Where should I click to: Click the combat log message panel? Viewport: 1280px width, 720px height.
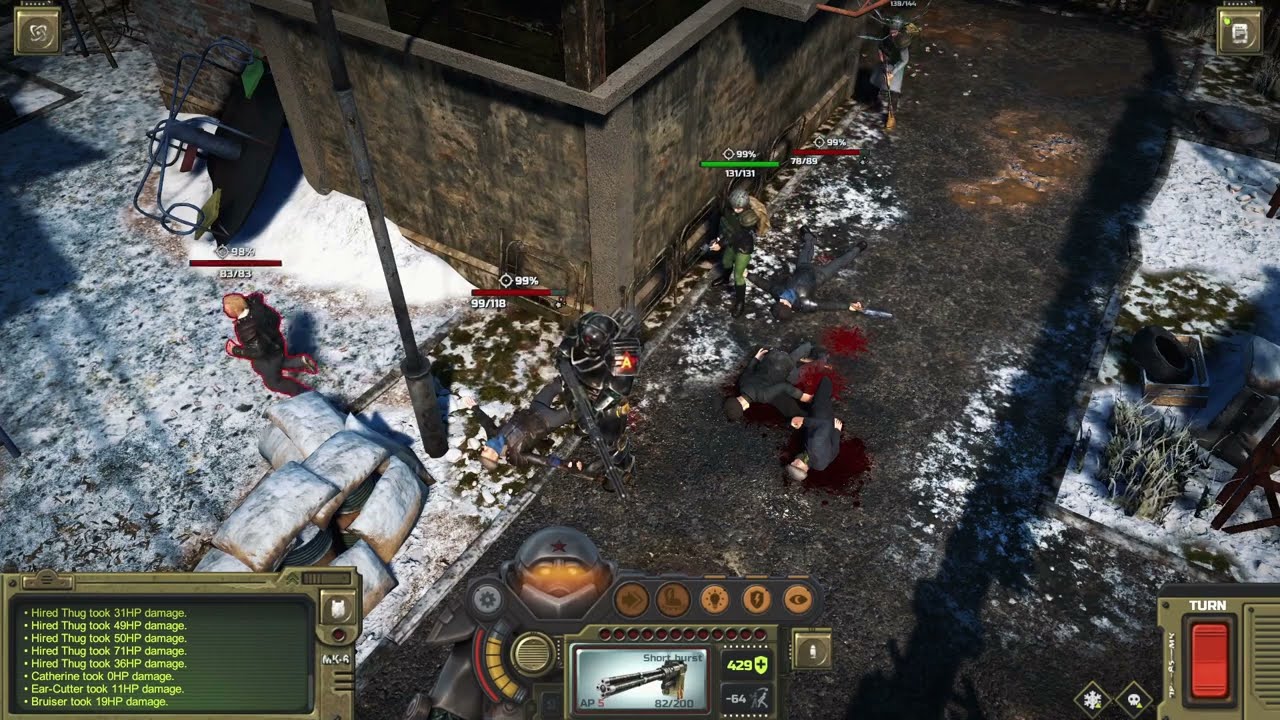click(x=160, y=656)
